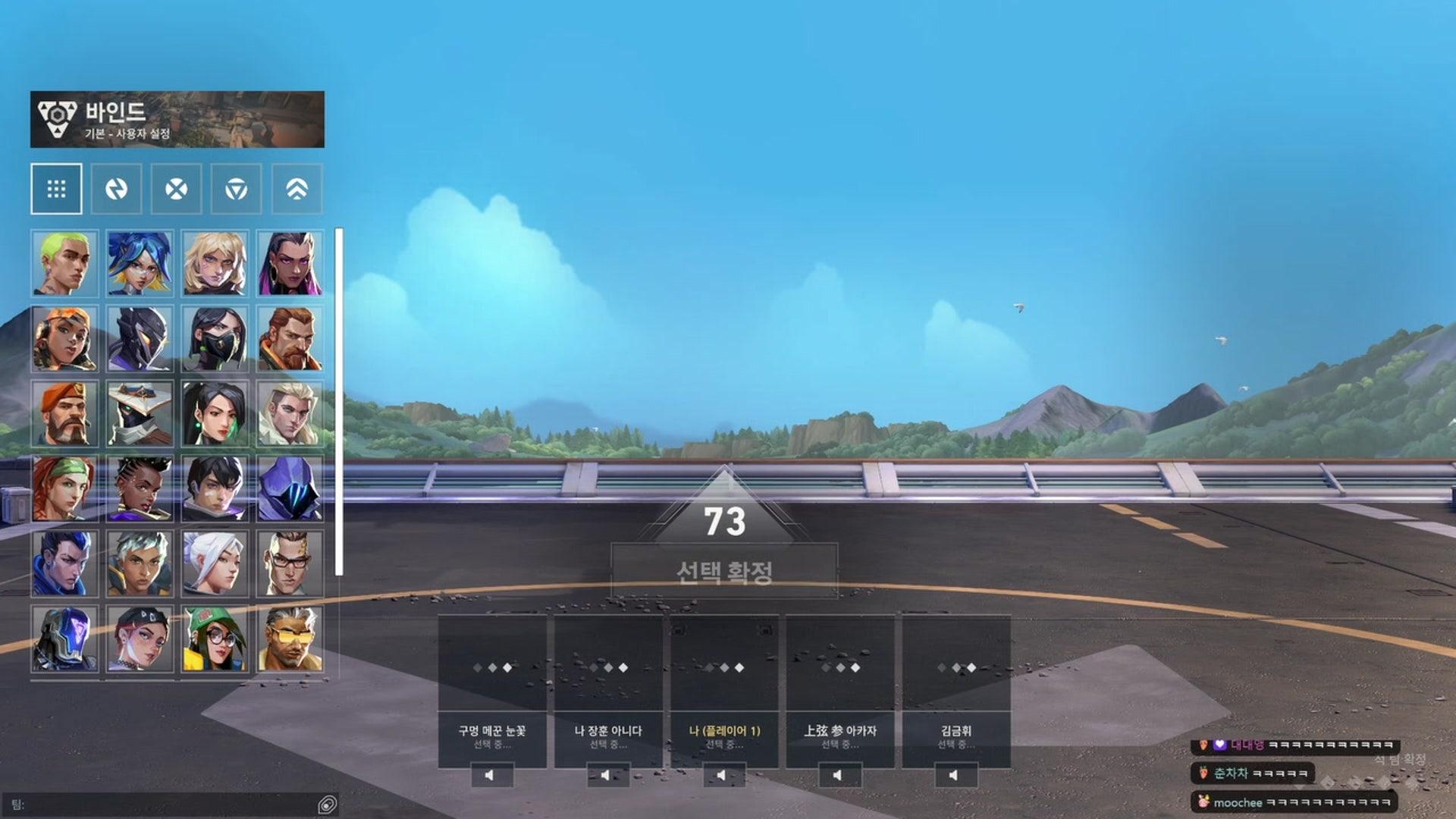Mute voice for teammate 김금휘

click(954, 774)
